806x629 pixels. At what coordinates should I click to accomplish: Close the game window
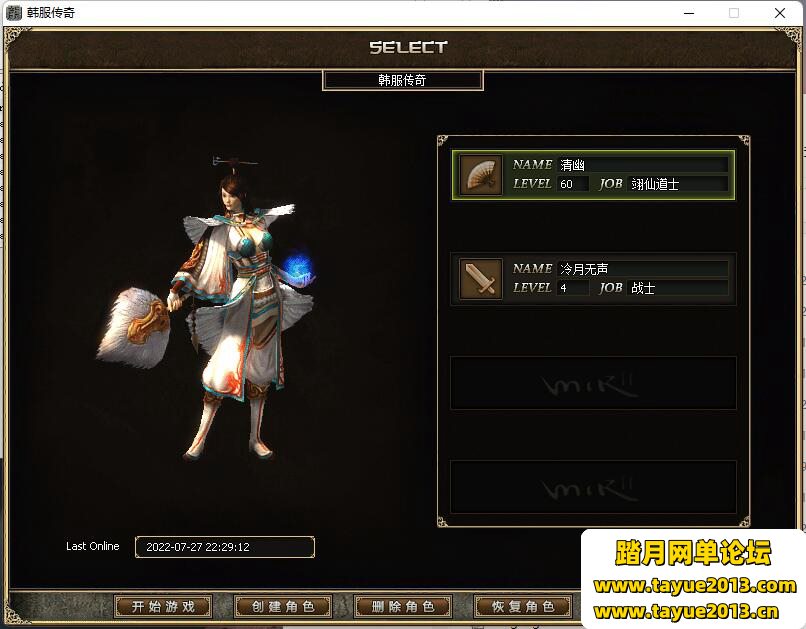pyautogui.click(x=780, y=13)
